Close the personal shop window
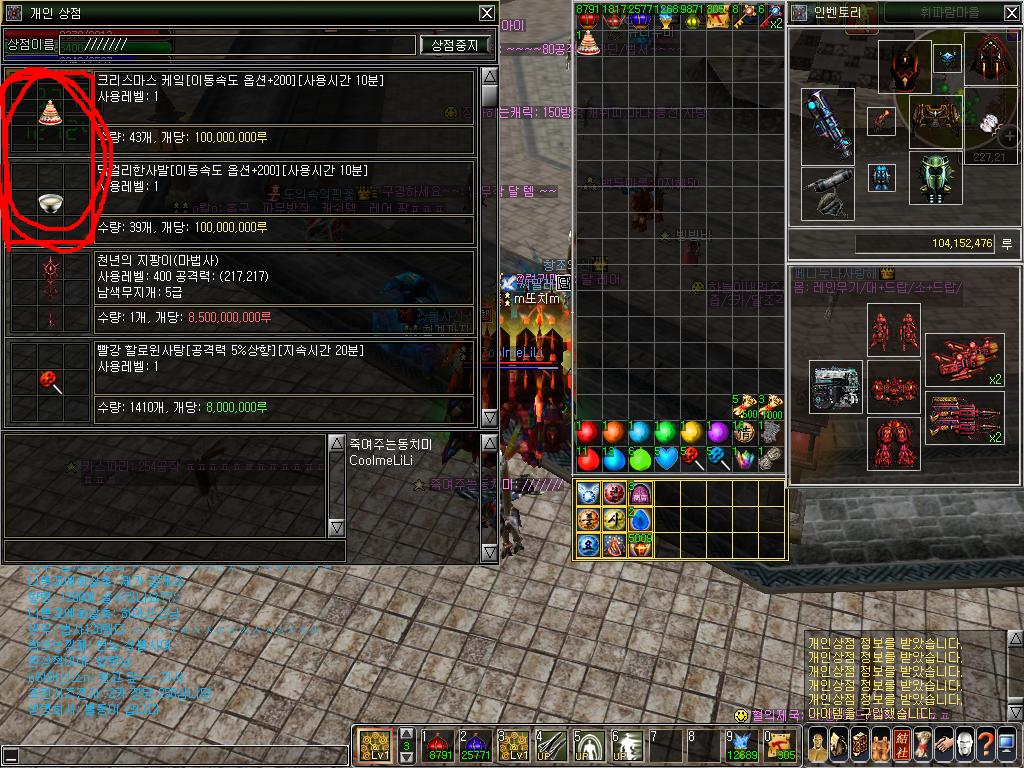This screenshot has height=768, width=1024. coord(486,13)
